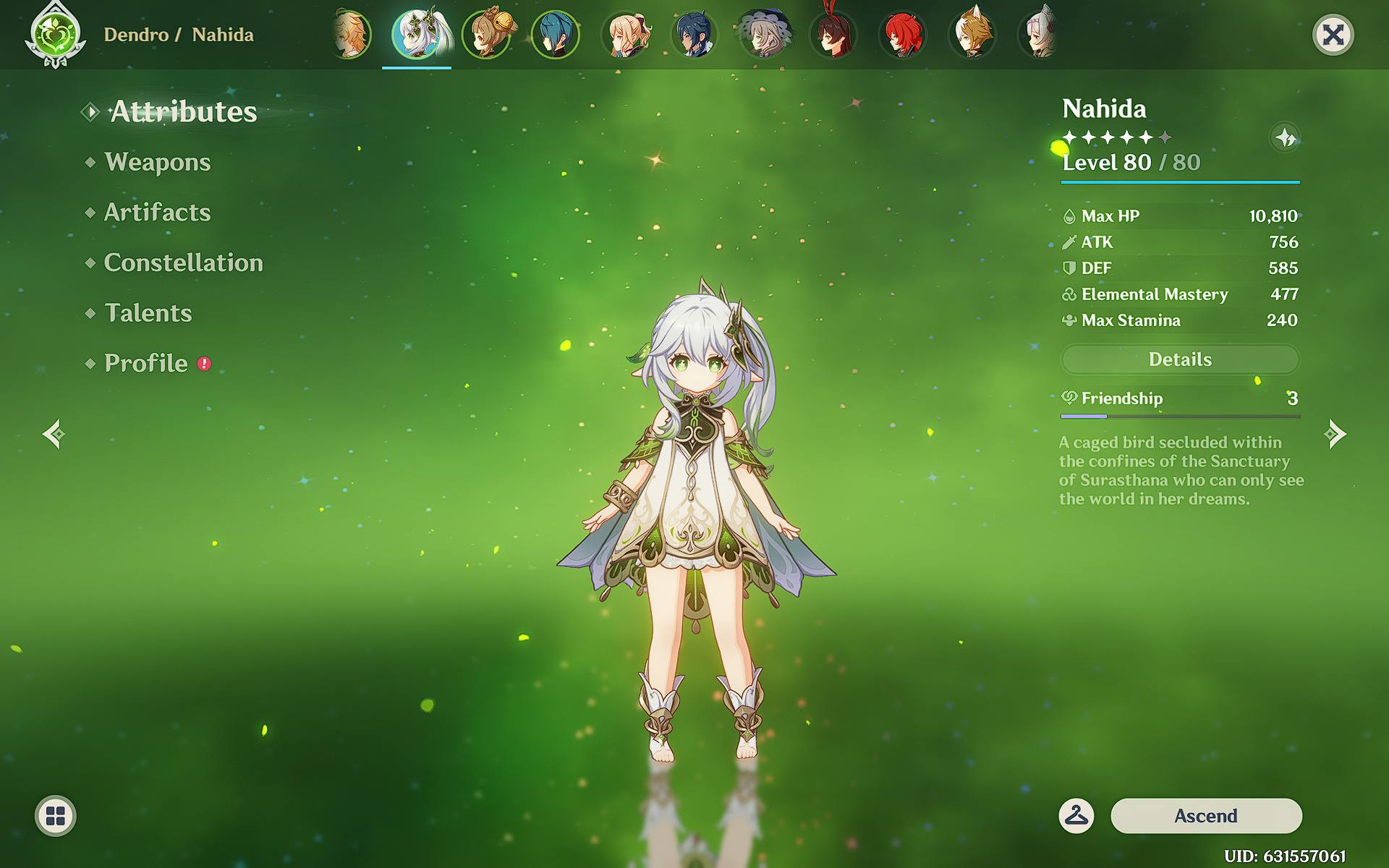Close the character screen
Screen dimensions: 1389x868
[x=1333, y=35]
